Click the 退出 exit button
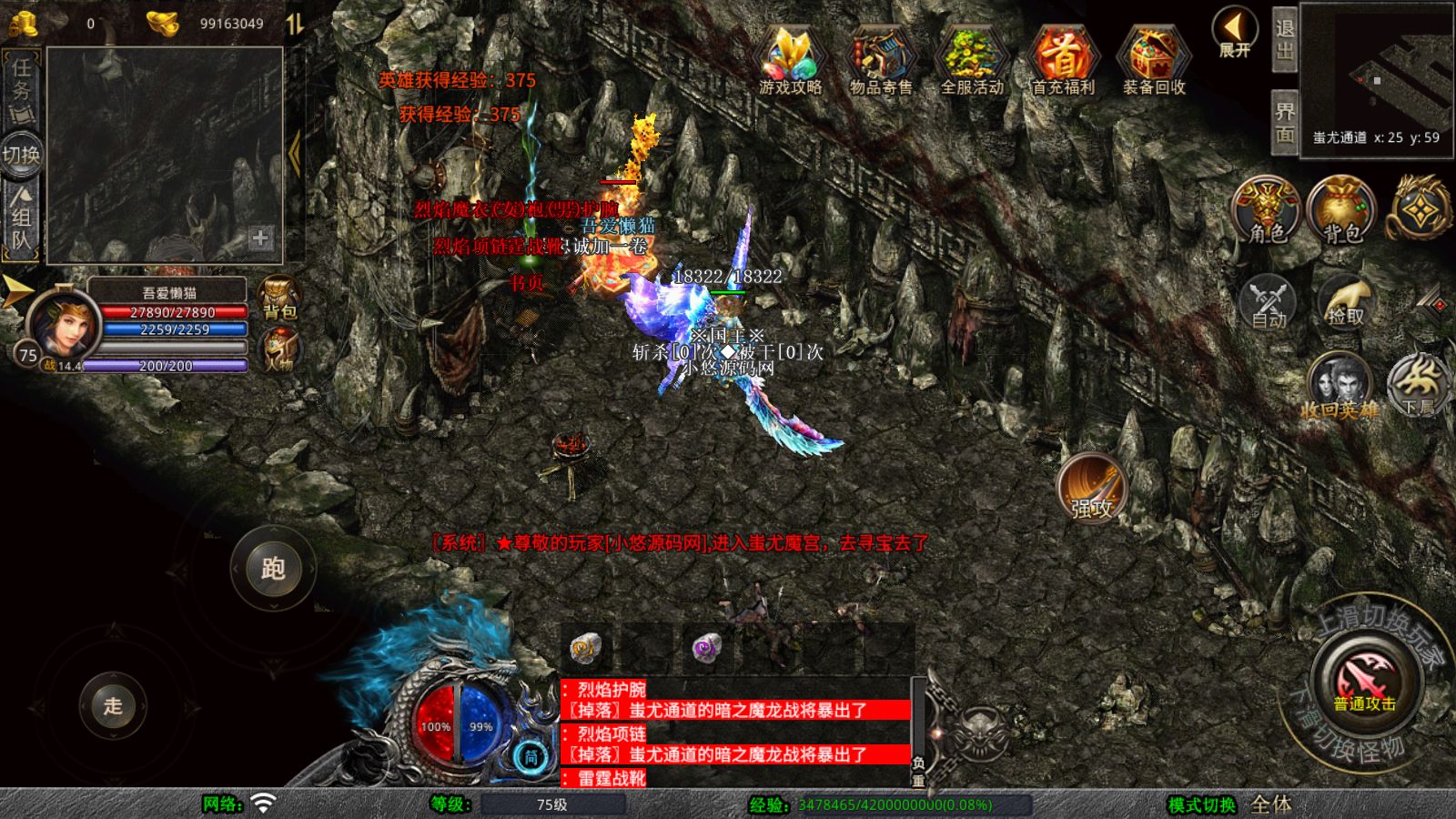 [1284, 40]
